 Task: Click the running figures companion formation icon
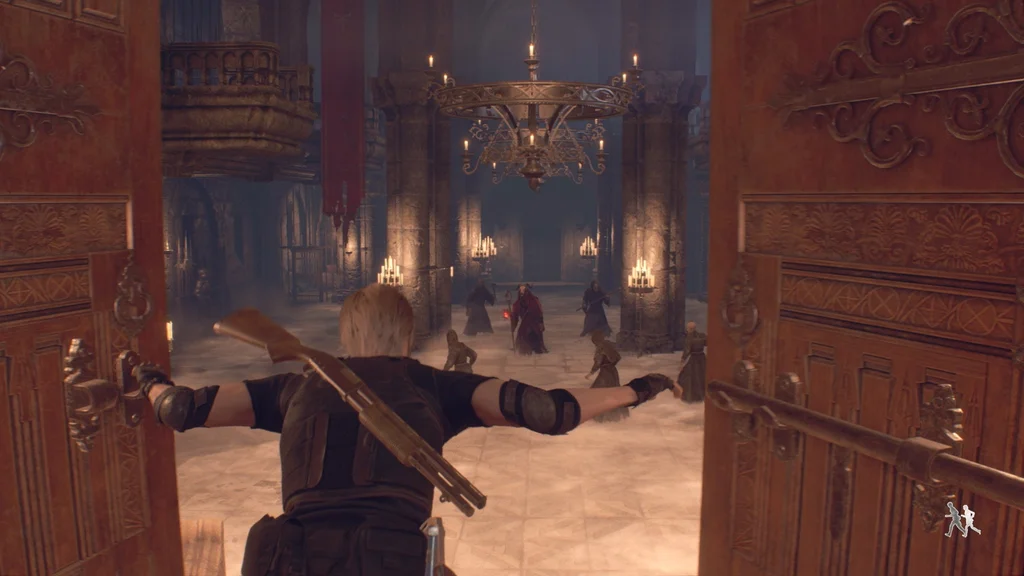pos(962,519)
